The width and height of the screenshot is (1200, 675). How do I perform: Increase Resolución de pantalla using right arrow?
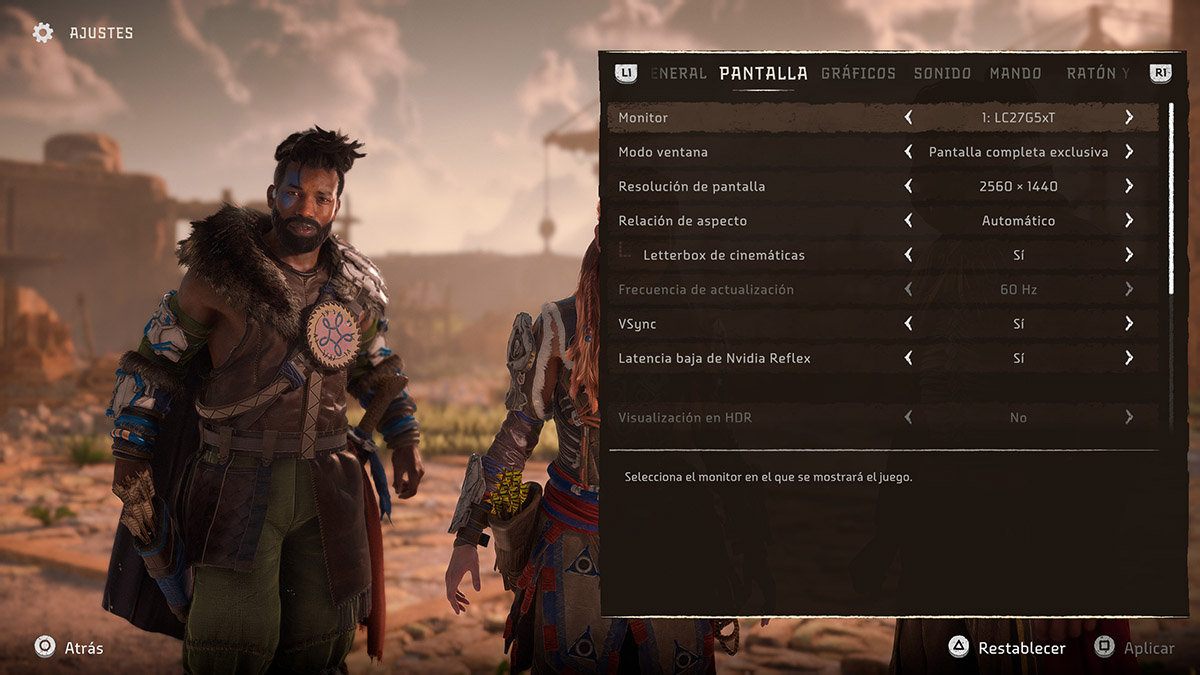click(x=1129, y=186)
